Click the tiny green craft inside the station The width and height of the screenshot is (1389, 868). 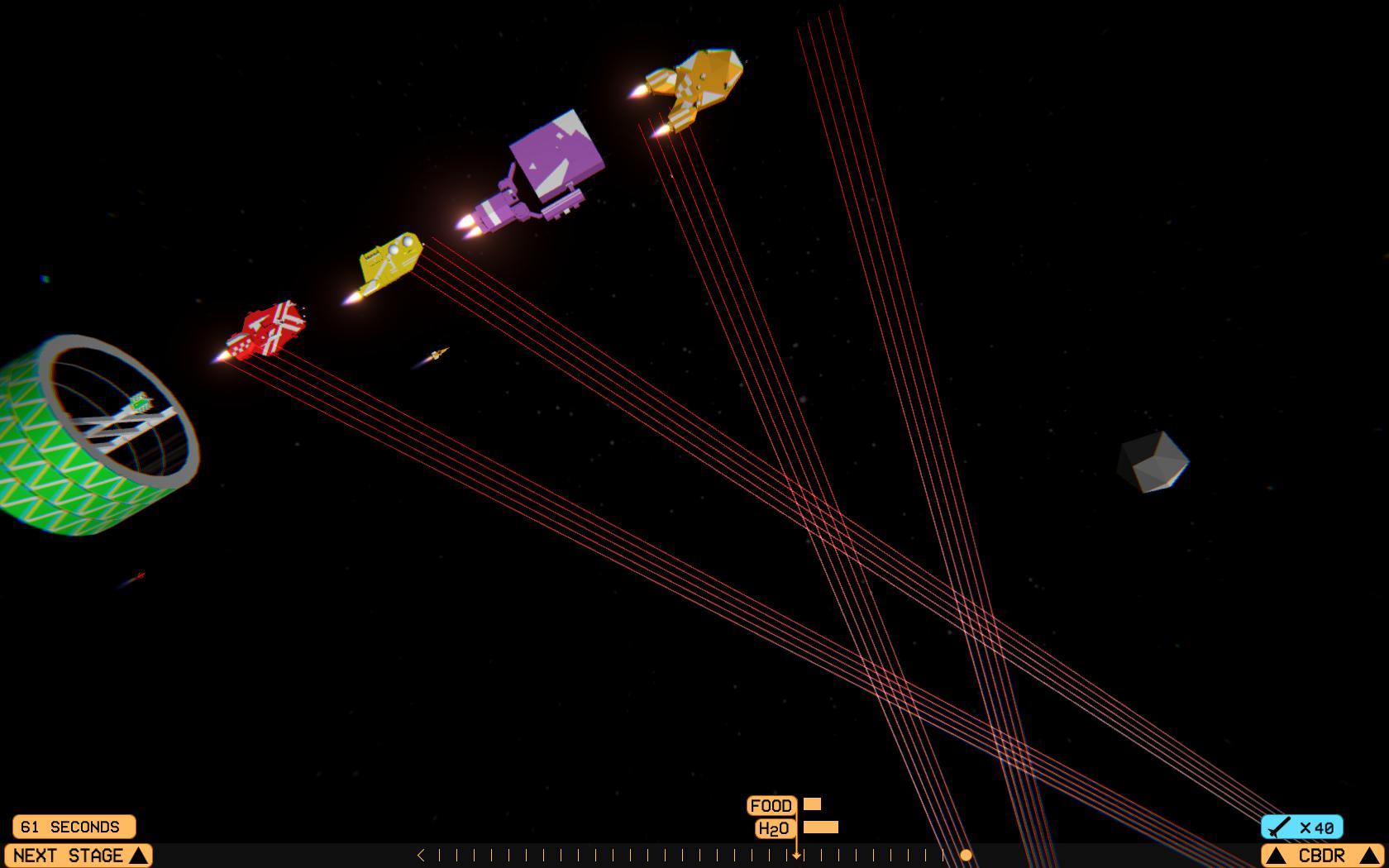(139, 404)
